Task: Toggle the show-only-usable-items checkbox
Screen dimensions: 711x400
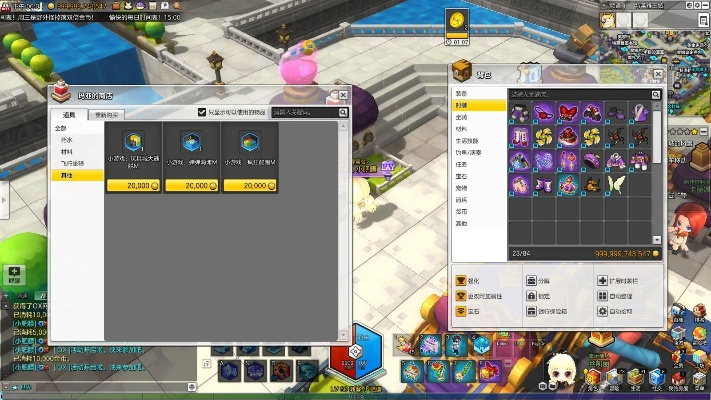Action: [202, 113]
